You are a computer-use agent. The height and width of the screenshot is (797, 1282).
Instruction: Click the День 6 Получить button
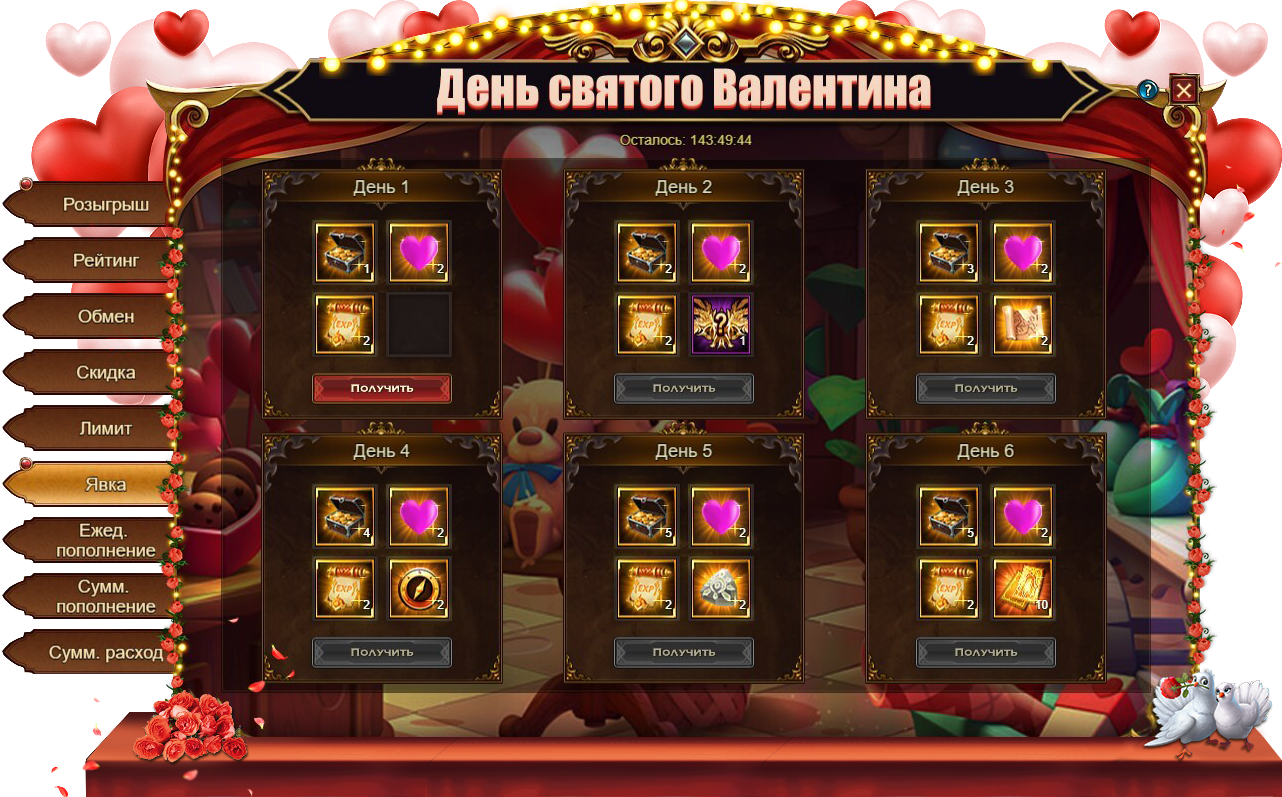pyautogui.click(x=986, y=652)
